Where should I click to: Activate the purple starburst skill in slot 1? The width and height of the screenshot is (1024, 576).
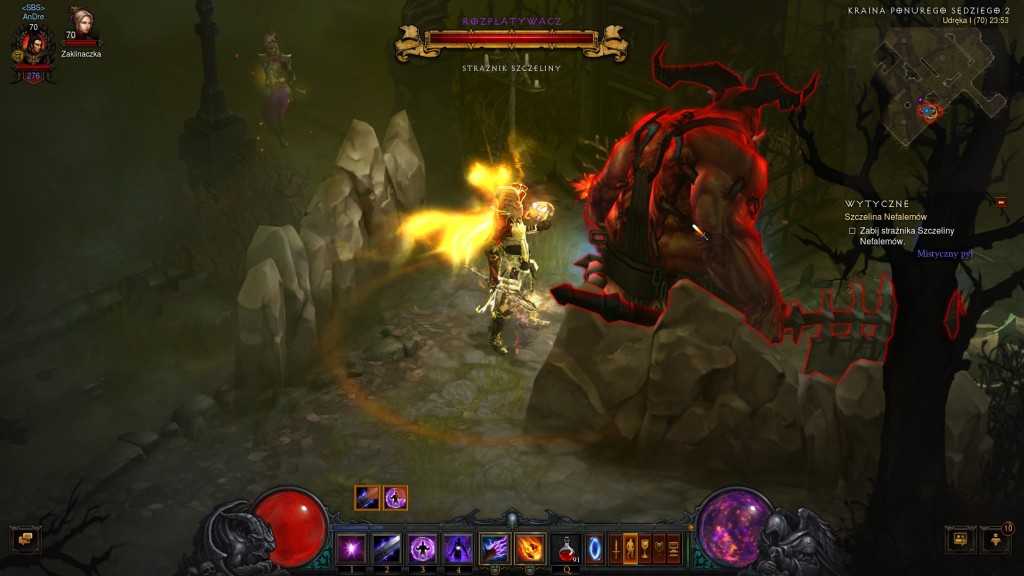pyautogui.click(x=350, y=549)
